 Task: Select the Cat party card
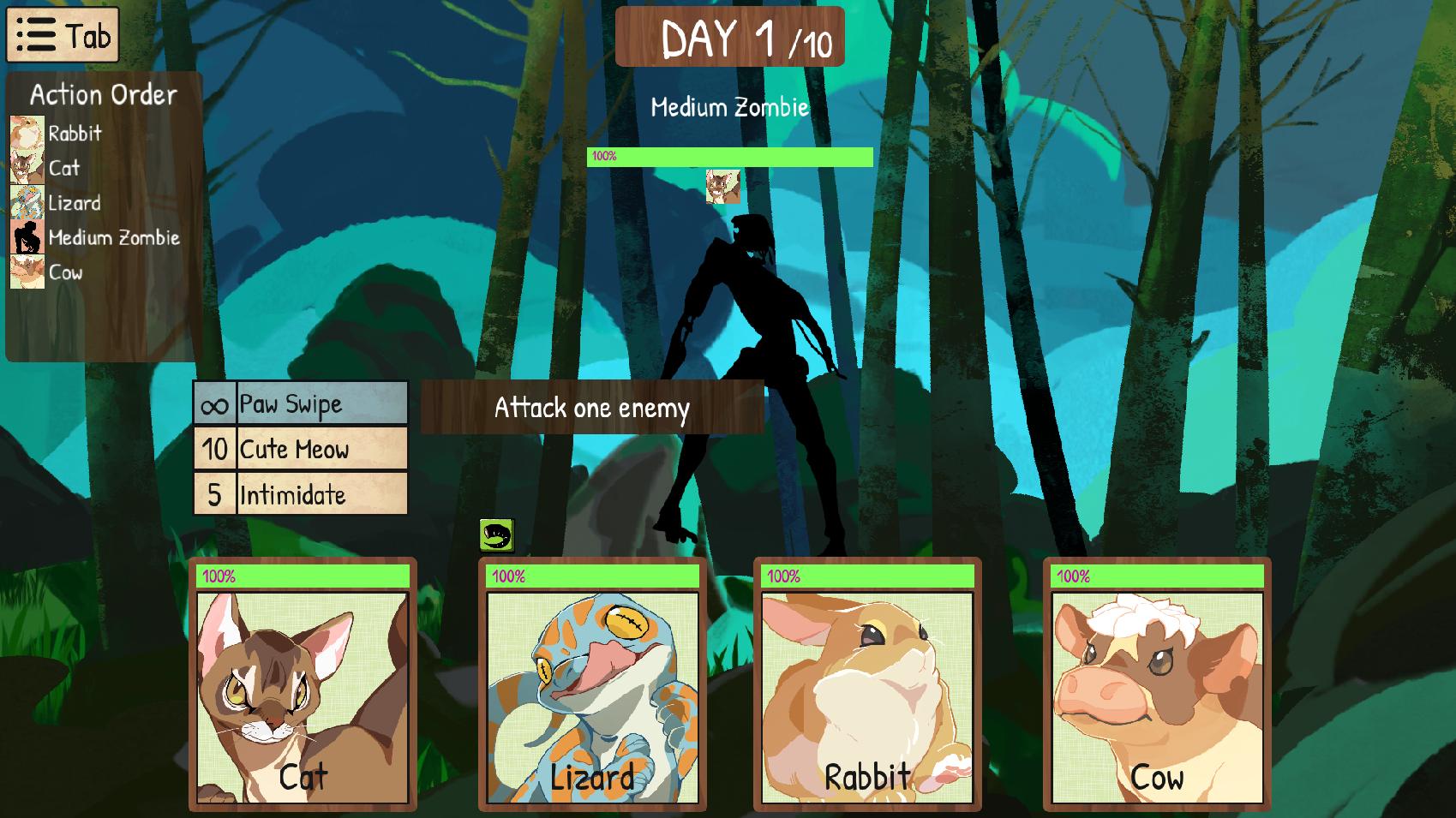(303, 685)
